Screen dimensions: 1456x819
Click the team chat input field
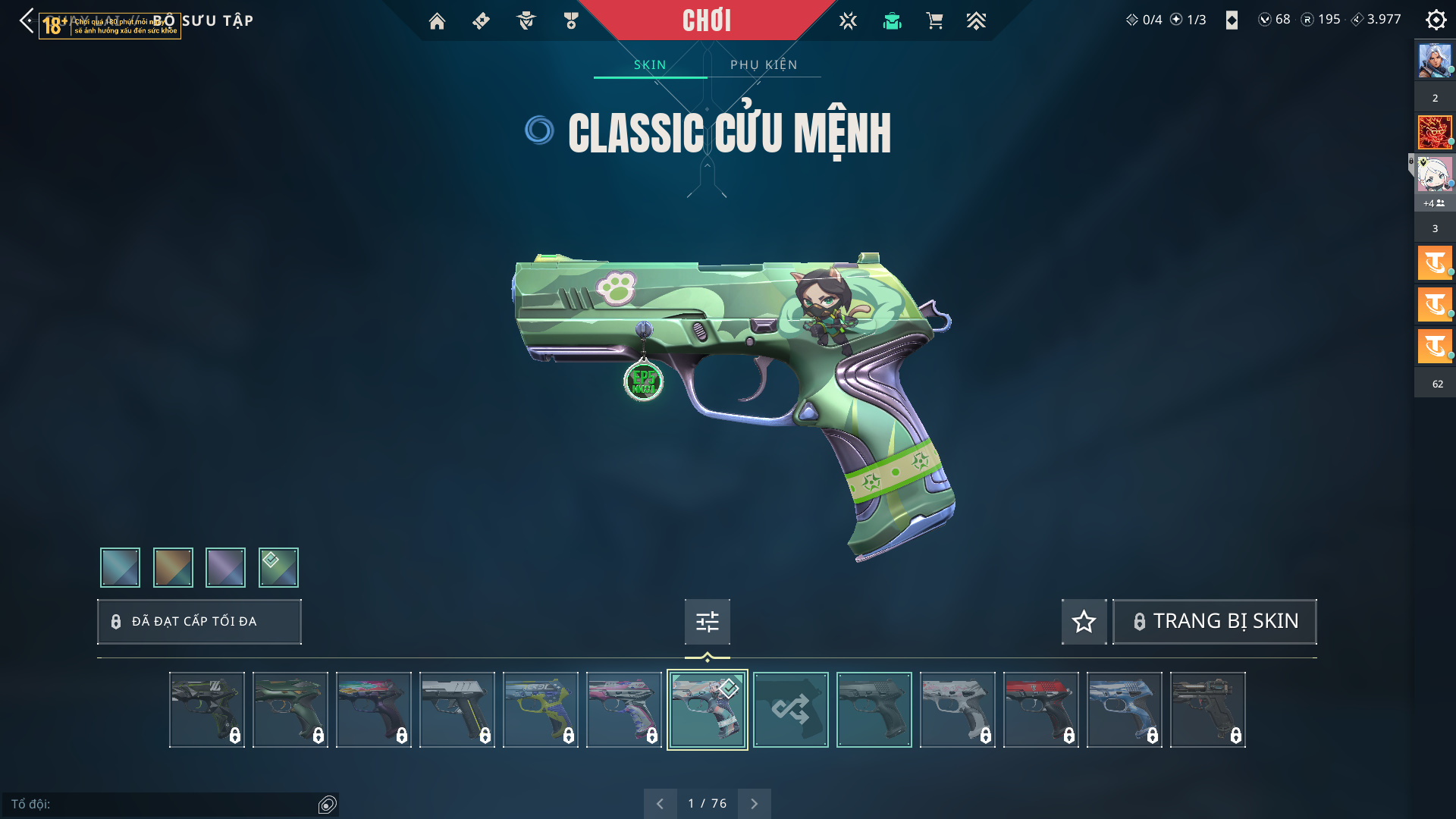click(x=163, y=804)
